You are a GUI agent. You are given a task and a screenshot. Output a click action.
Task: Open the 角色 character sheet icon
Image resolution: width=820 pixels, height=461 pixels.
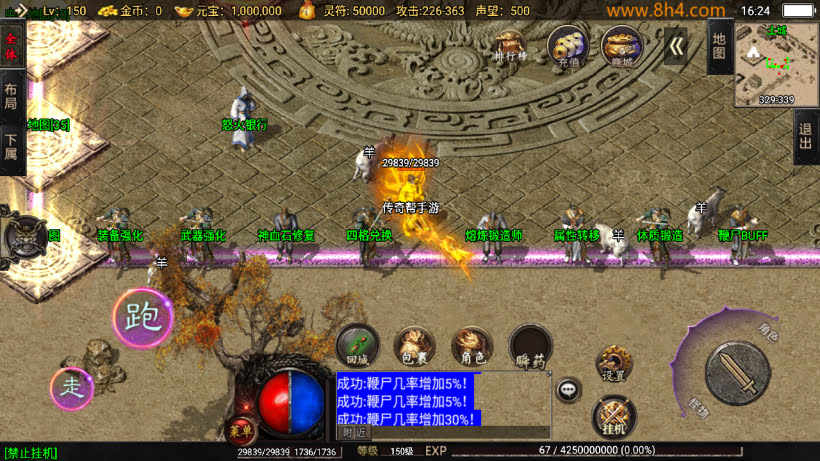pyautogui.click(x=472, y=345)
